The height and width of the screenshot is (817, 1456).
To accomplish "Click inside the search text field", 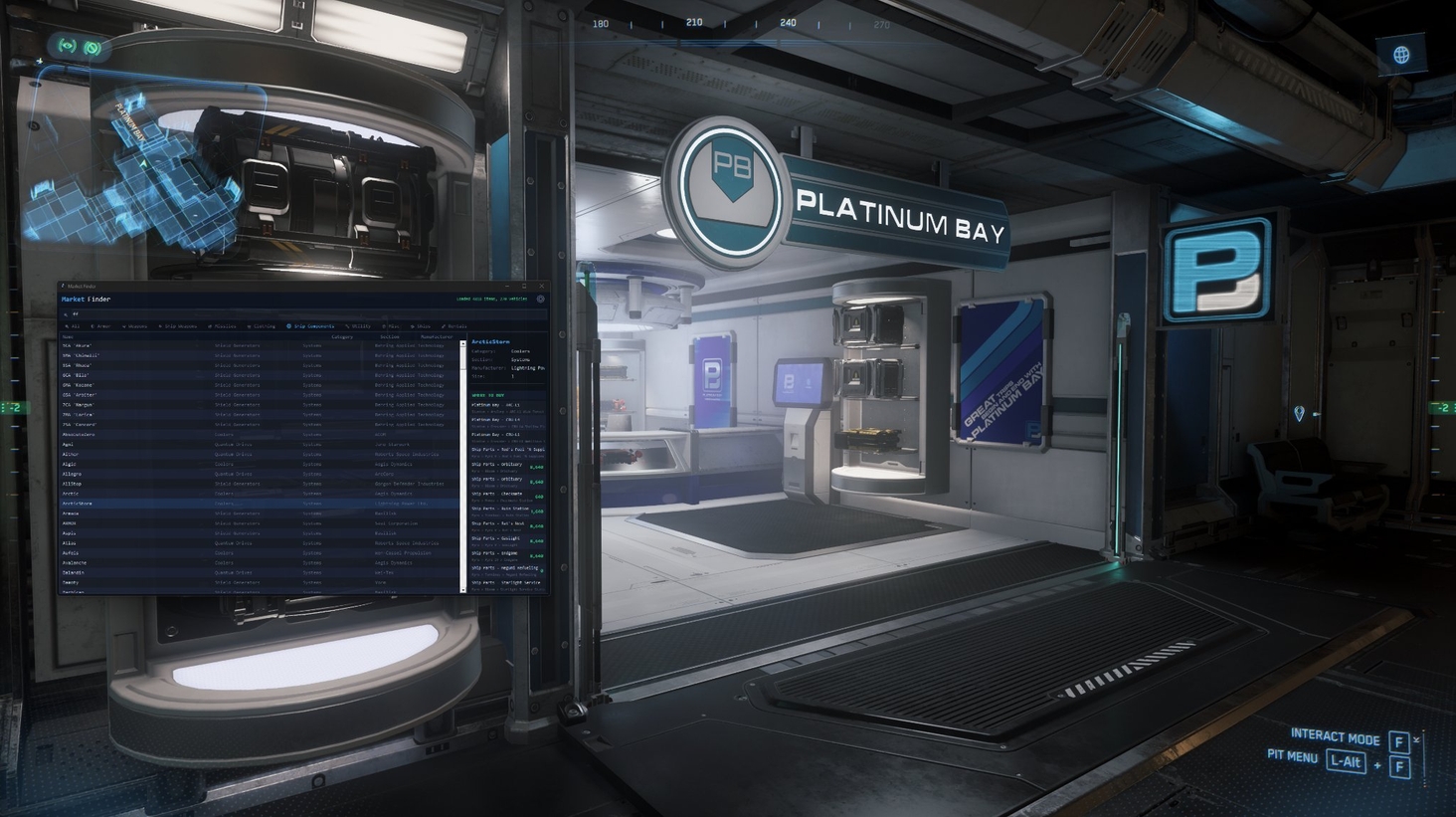I will 249,313.
